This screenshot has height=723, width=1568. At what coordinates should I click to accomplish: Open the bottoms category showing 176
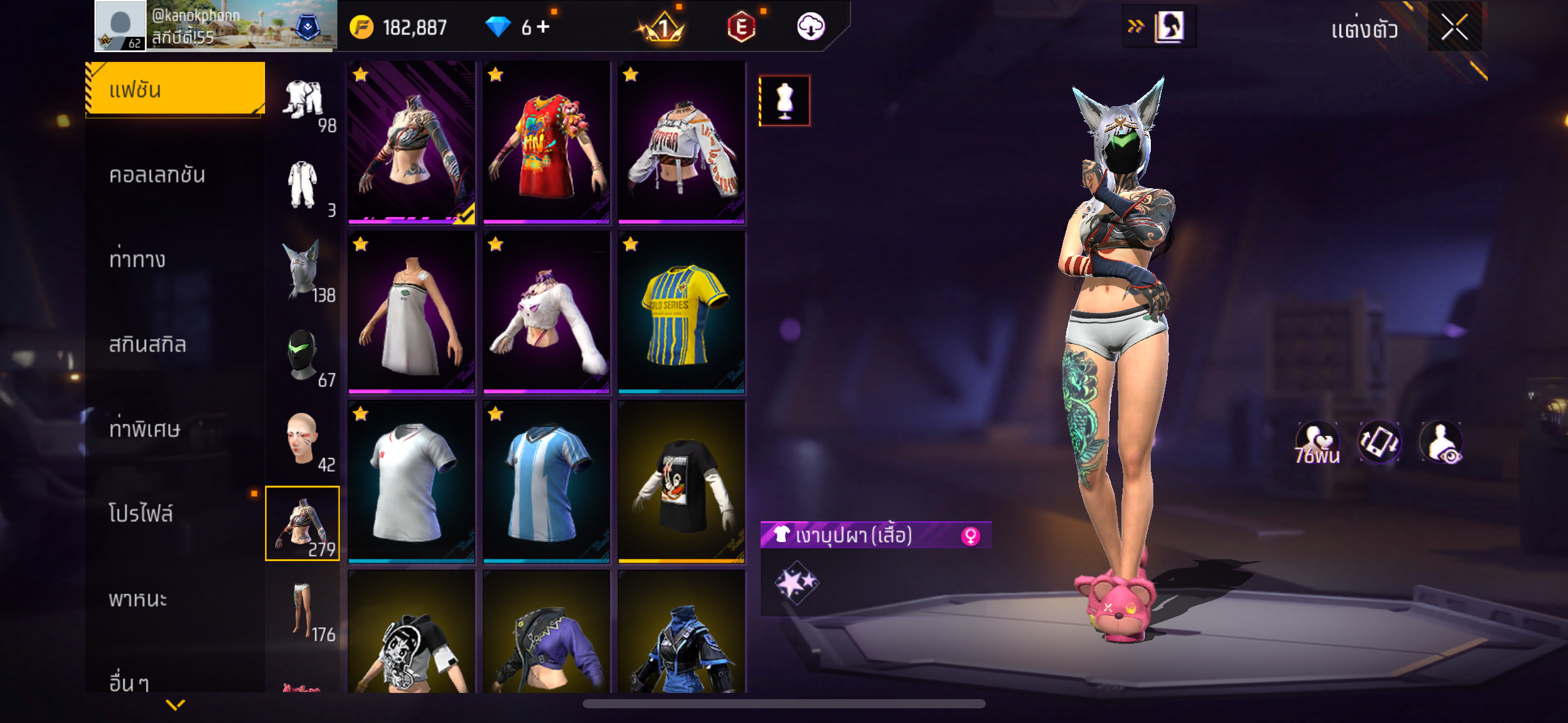[303, 611]
